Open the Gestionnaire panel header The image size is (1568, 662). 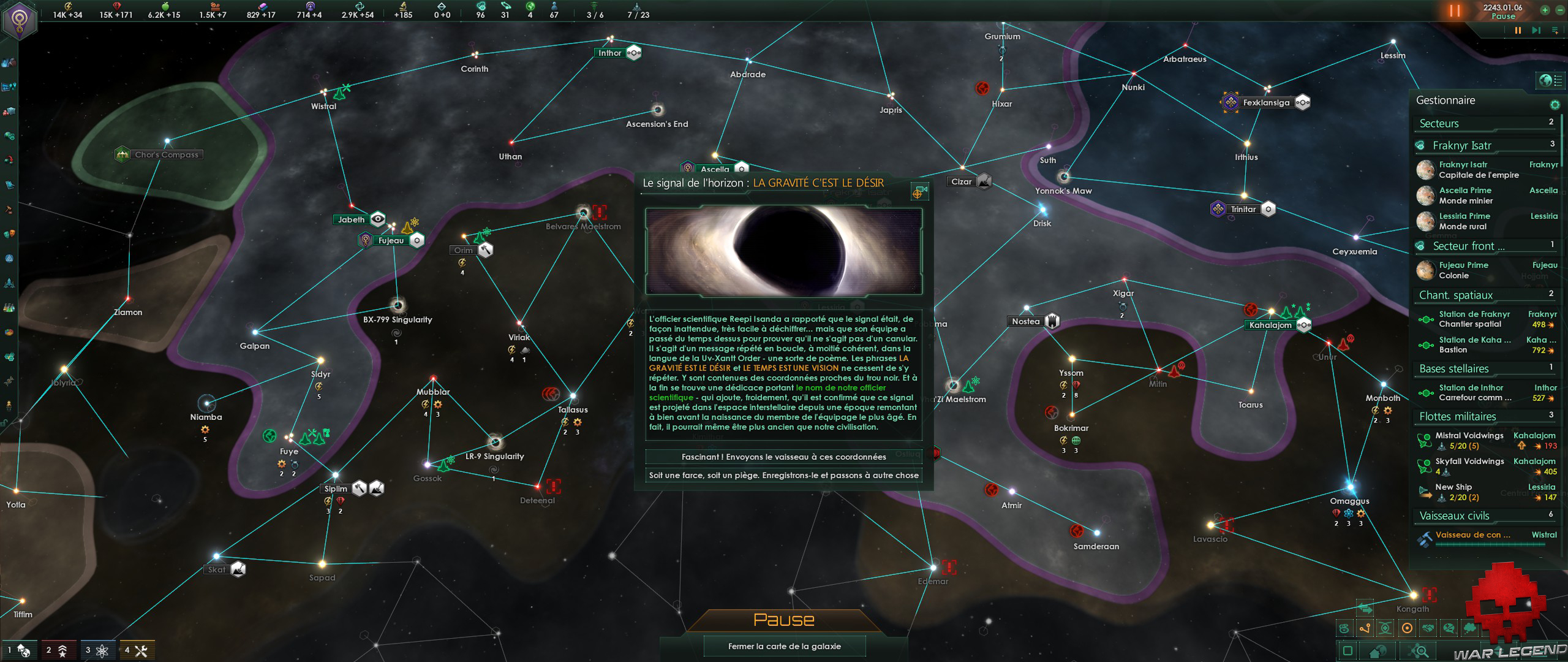(1445, 101)
